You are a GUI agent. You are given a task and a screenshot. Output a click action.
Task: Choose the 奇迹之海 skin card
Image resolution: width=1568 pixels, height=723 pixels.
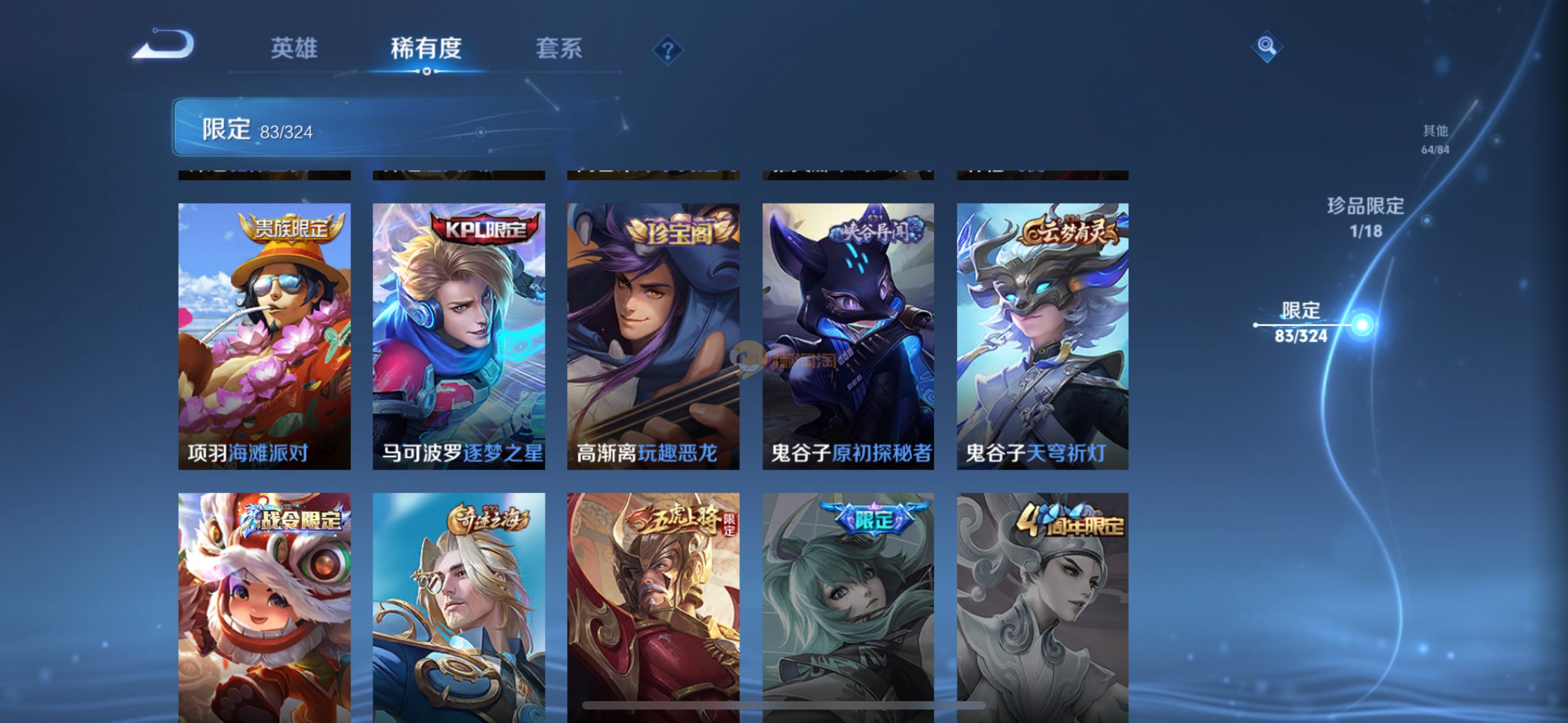[x=458, y=608]
